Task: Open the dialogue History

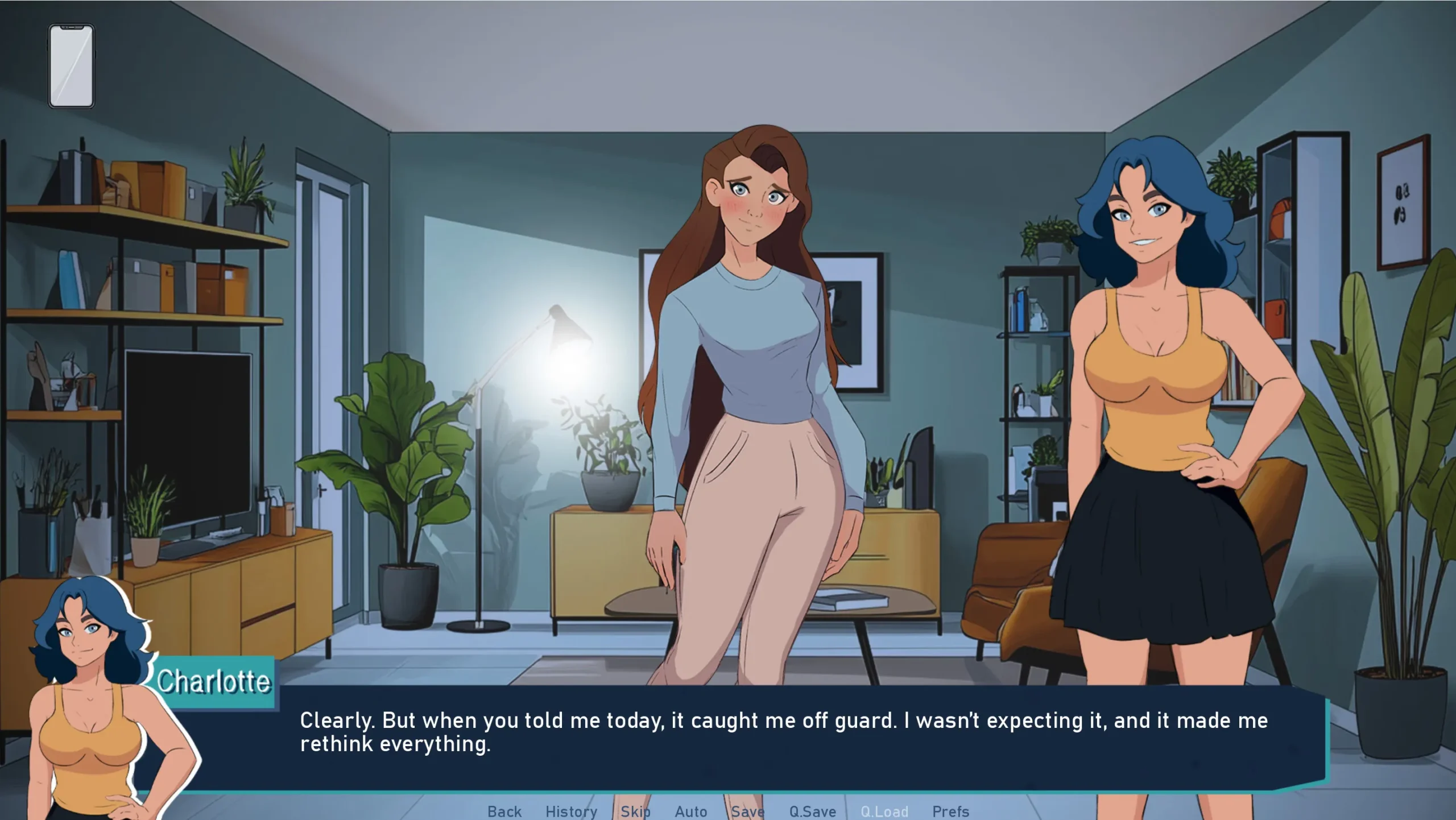Action: (571, 811)
